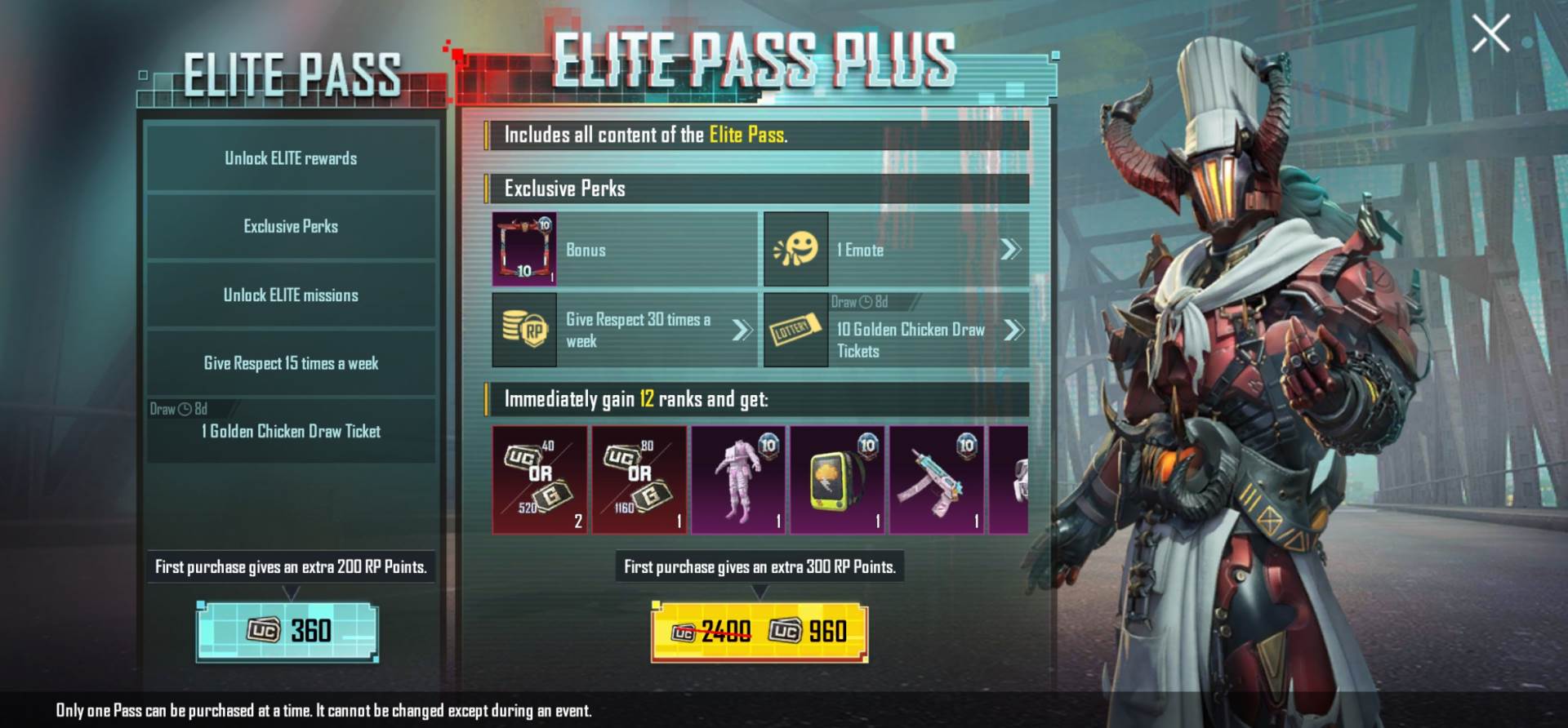Viewport: 1568px width, 728px height.
Task: Select the RP coin Give Respect icon
Action: pyautogui.click(x=526, y=331)
